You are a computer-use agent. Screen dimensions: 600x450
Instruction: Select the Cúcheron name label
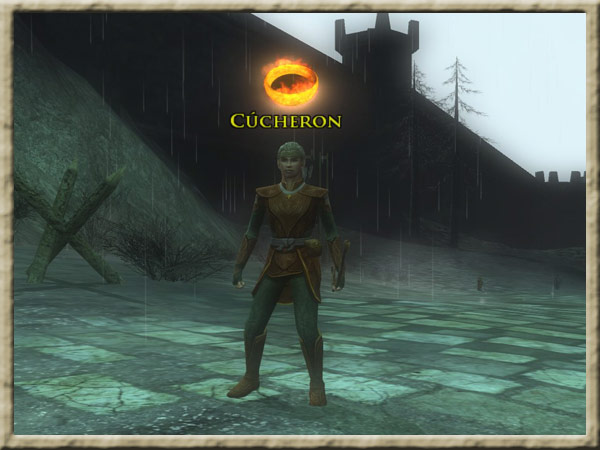pyautogui.click(x=286, y=121)
